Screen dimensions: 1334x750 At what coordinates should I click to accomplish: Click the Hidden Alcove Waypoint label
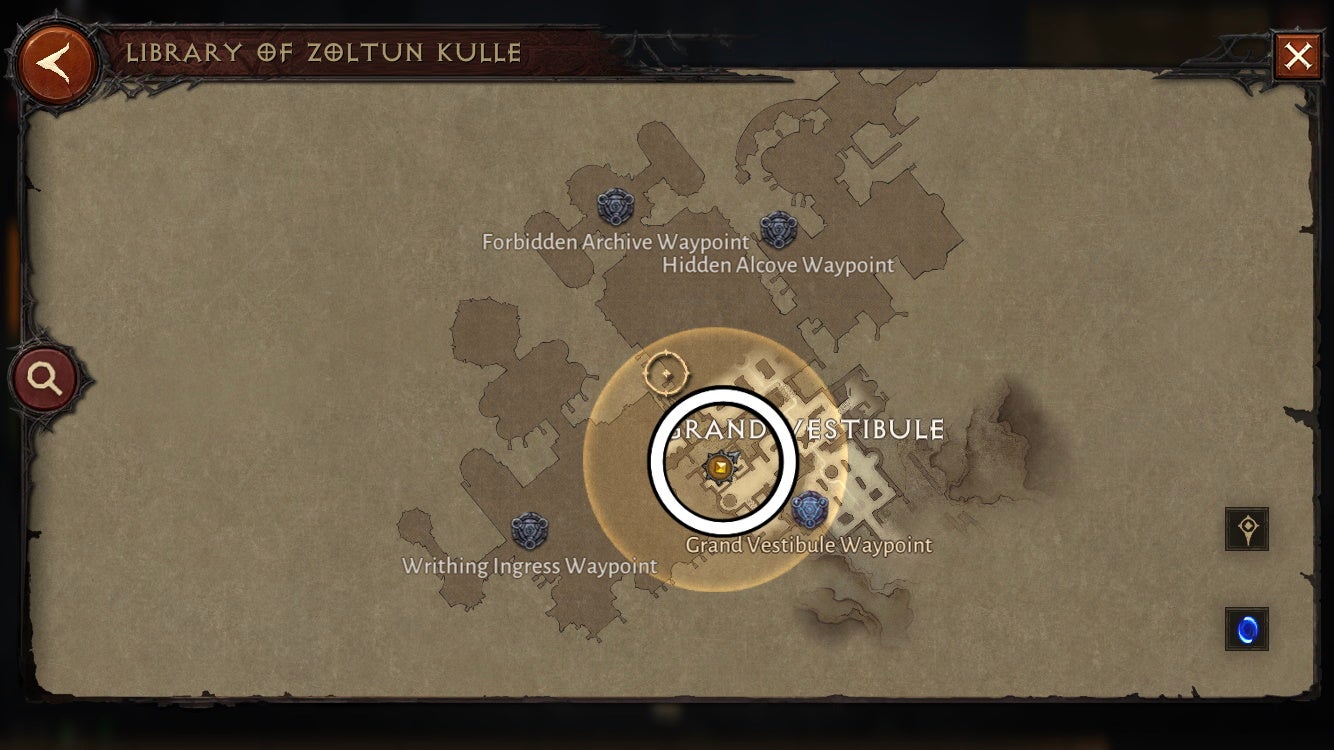pos(778,265)
